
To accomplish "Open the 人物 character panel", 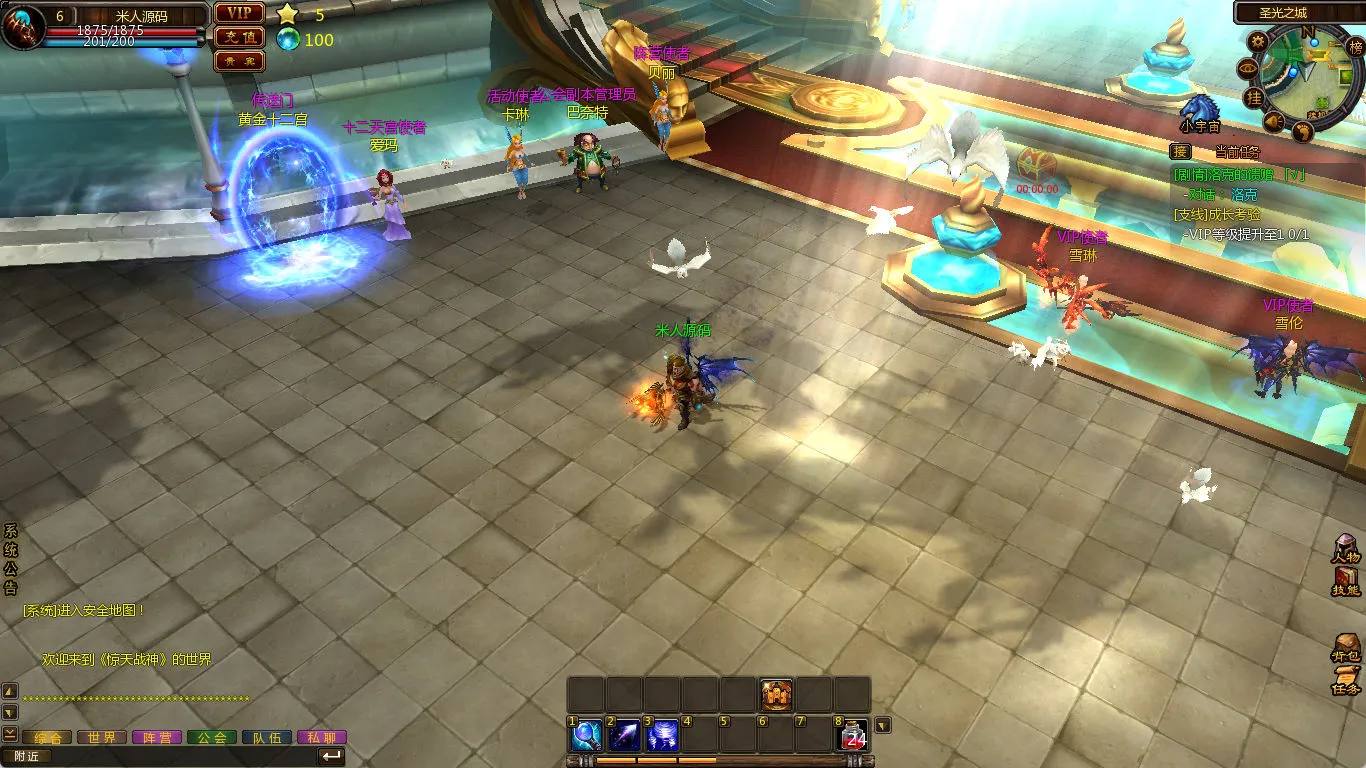I will coord(1346,551).
